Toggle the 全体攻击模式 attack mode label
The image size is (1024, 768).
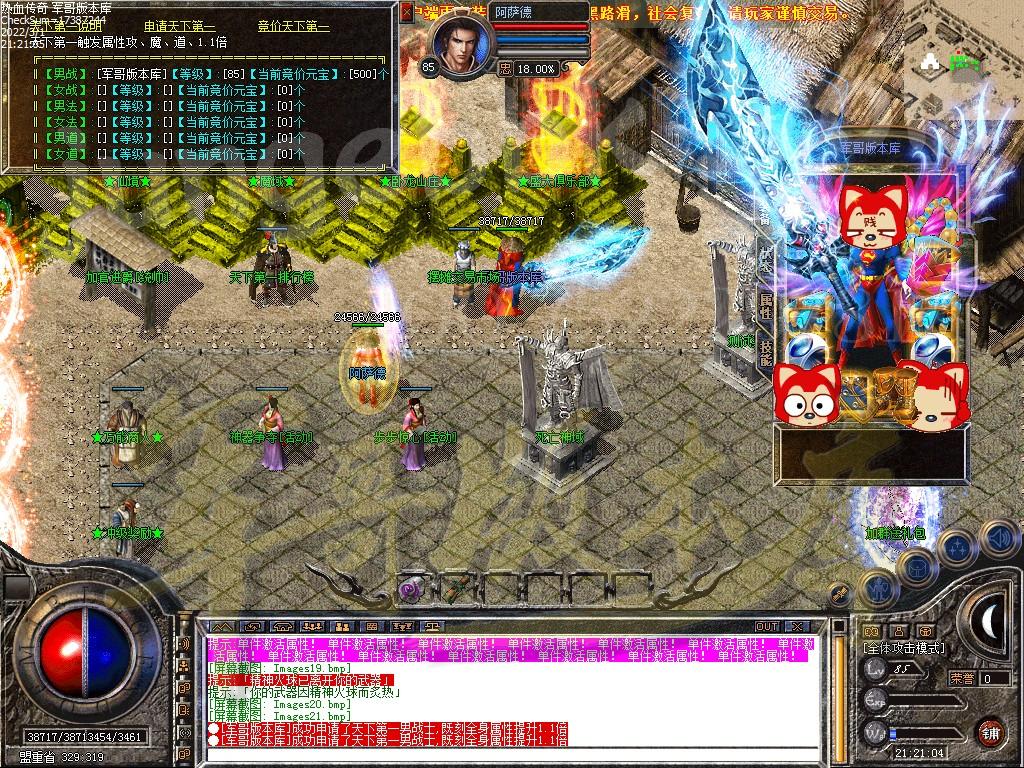pyautogui.click(x=903, y=648)
